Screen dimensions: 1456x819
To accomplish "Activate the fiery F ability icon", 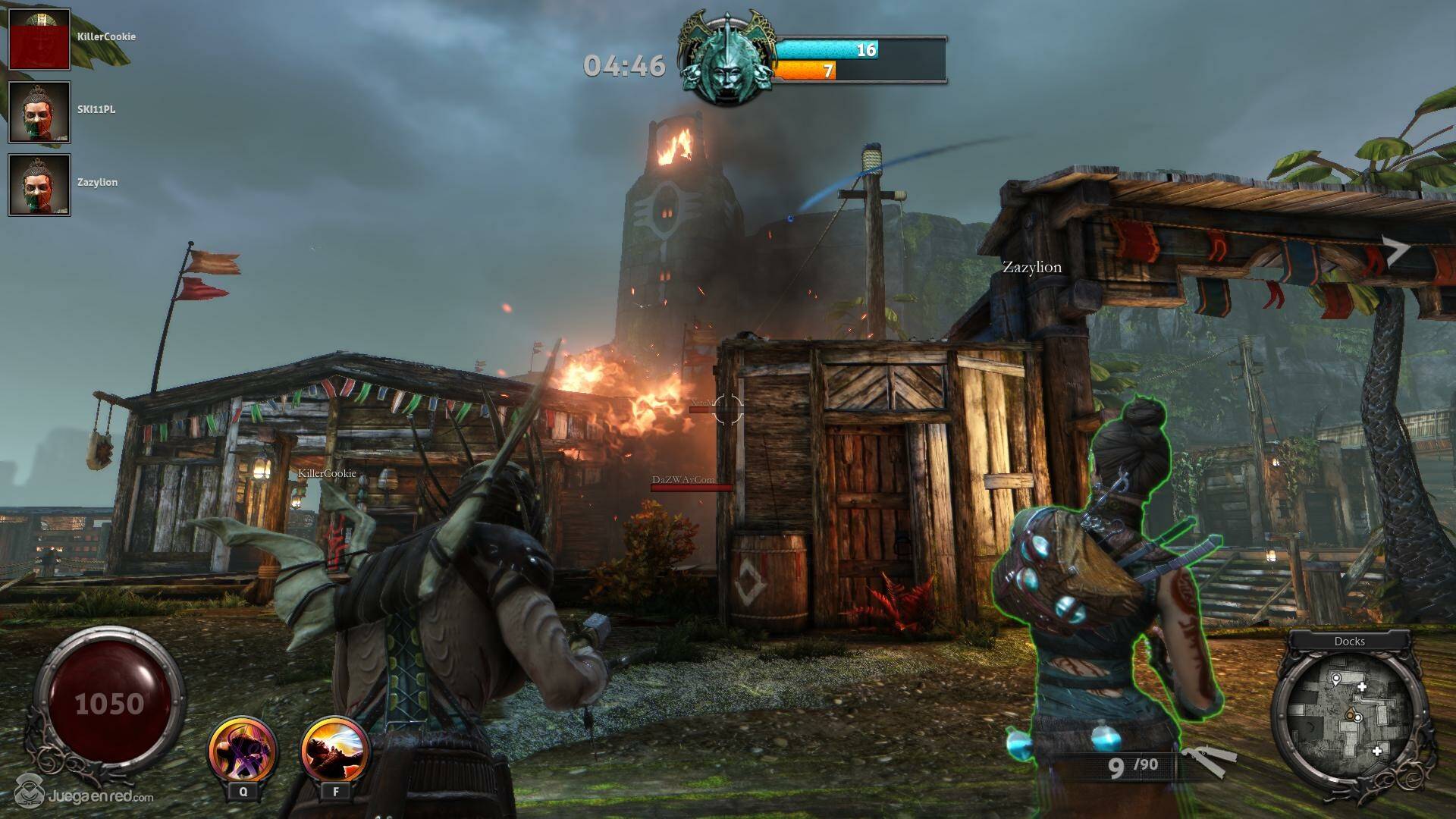I will pos(335,752).
